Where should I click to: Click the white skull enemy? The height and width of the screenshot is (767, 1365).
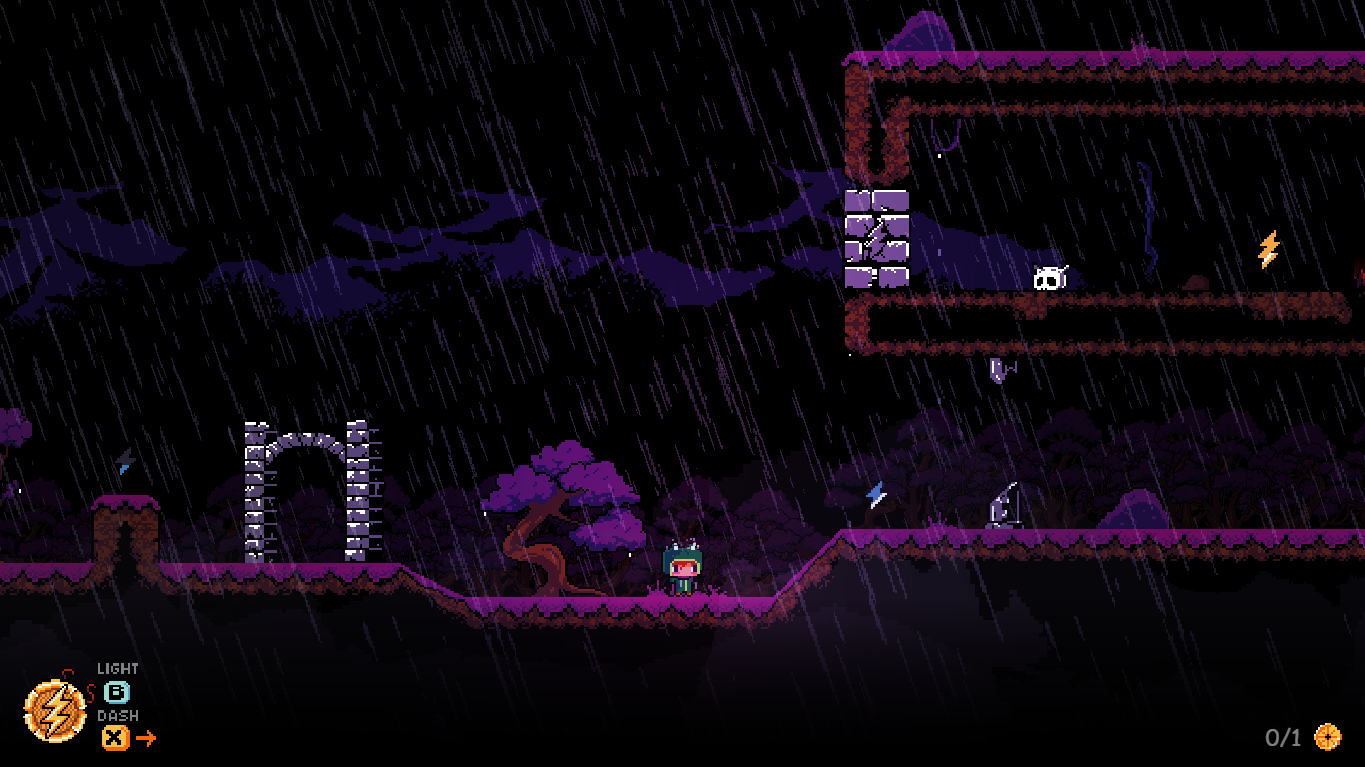[1049, 276]
